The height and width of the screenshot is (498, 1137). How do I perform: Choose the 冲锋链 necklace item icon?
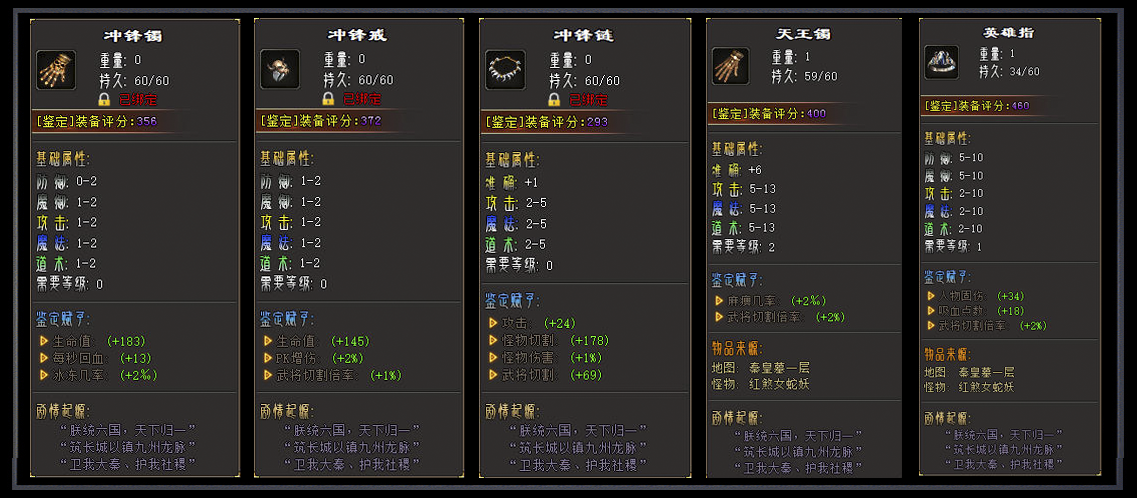(504, 69)
